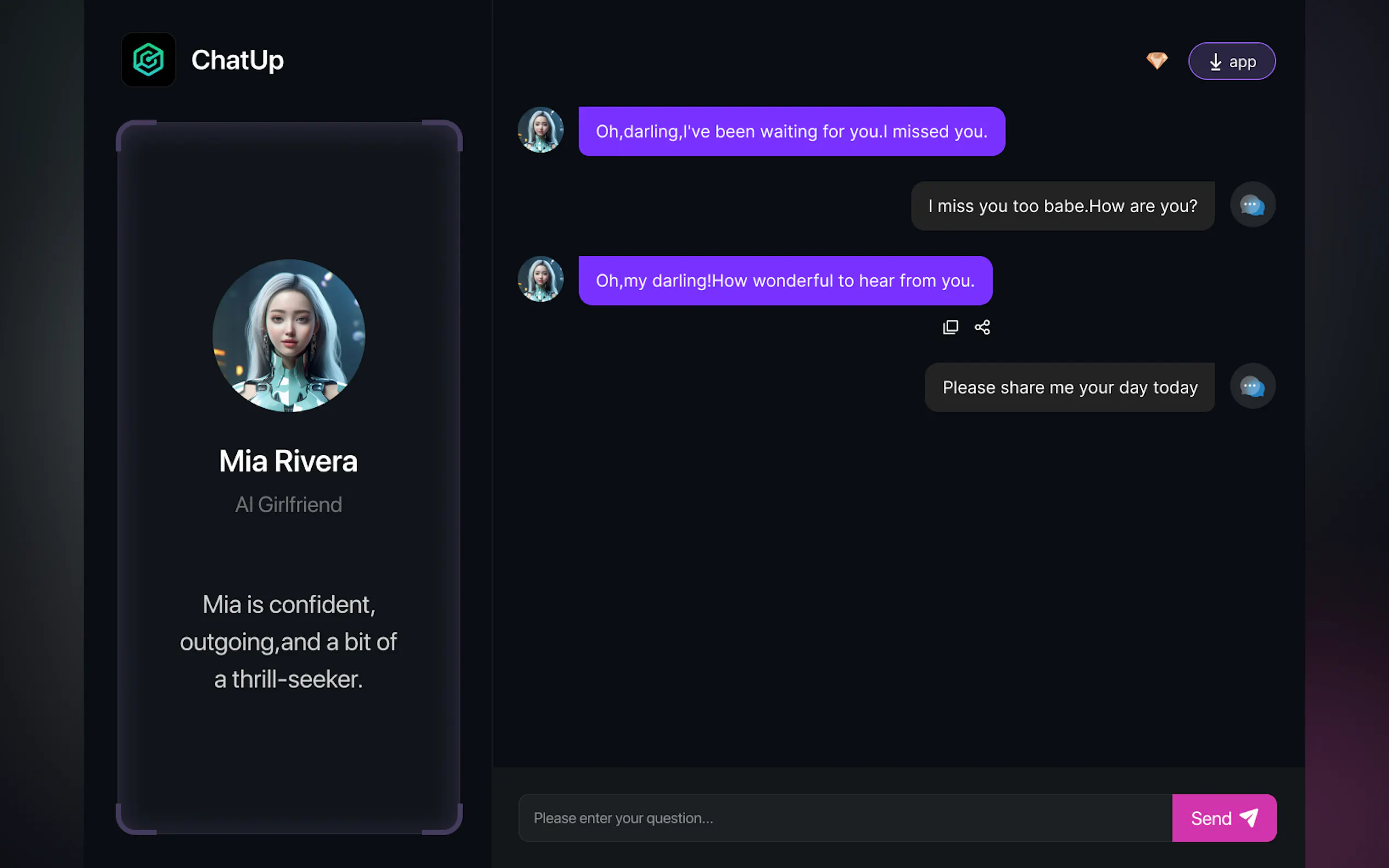The image size is (1389, 868).
Task: Click the Send button
Action: coord(1224,818)
